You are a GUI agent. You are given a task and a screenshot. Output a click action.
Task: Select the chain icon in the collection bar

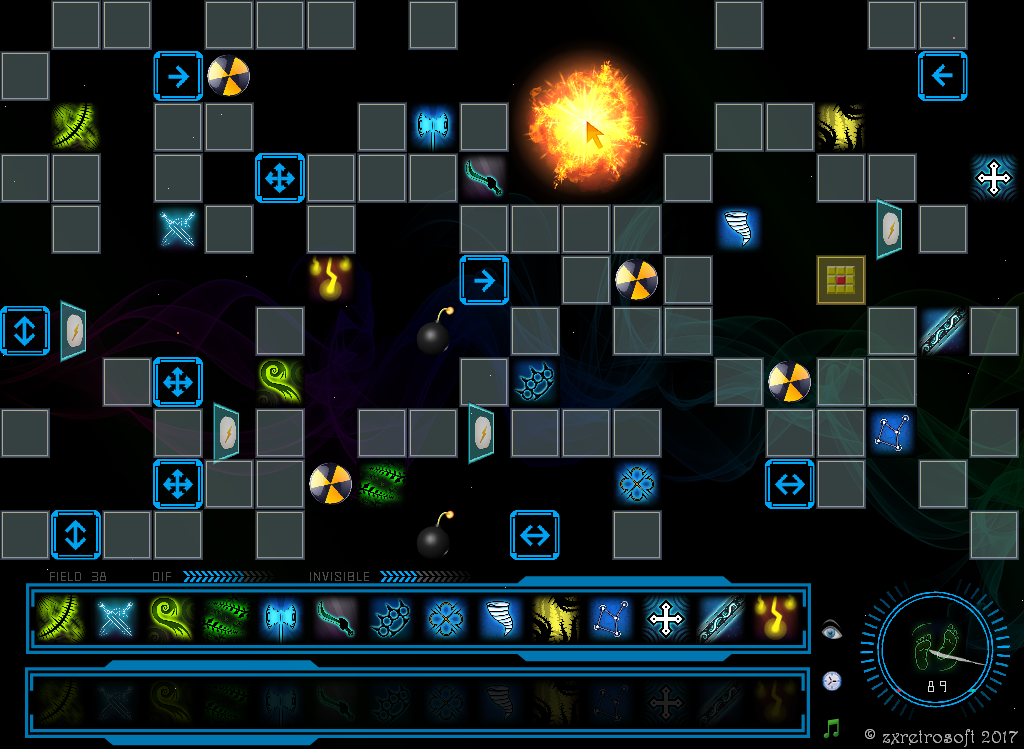click(721, 619)
